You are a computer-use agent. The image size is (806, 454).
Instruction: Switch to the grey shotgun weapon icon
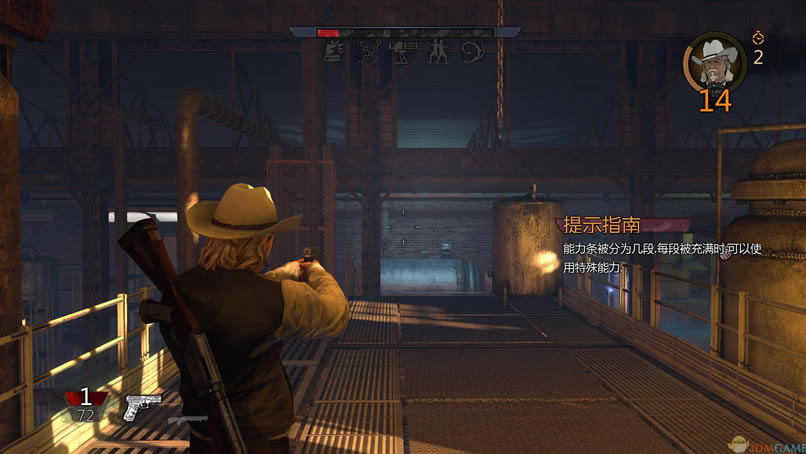187,418
